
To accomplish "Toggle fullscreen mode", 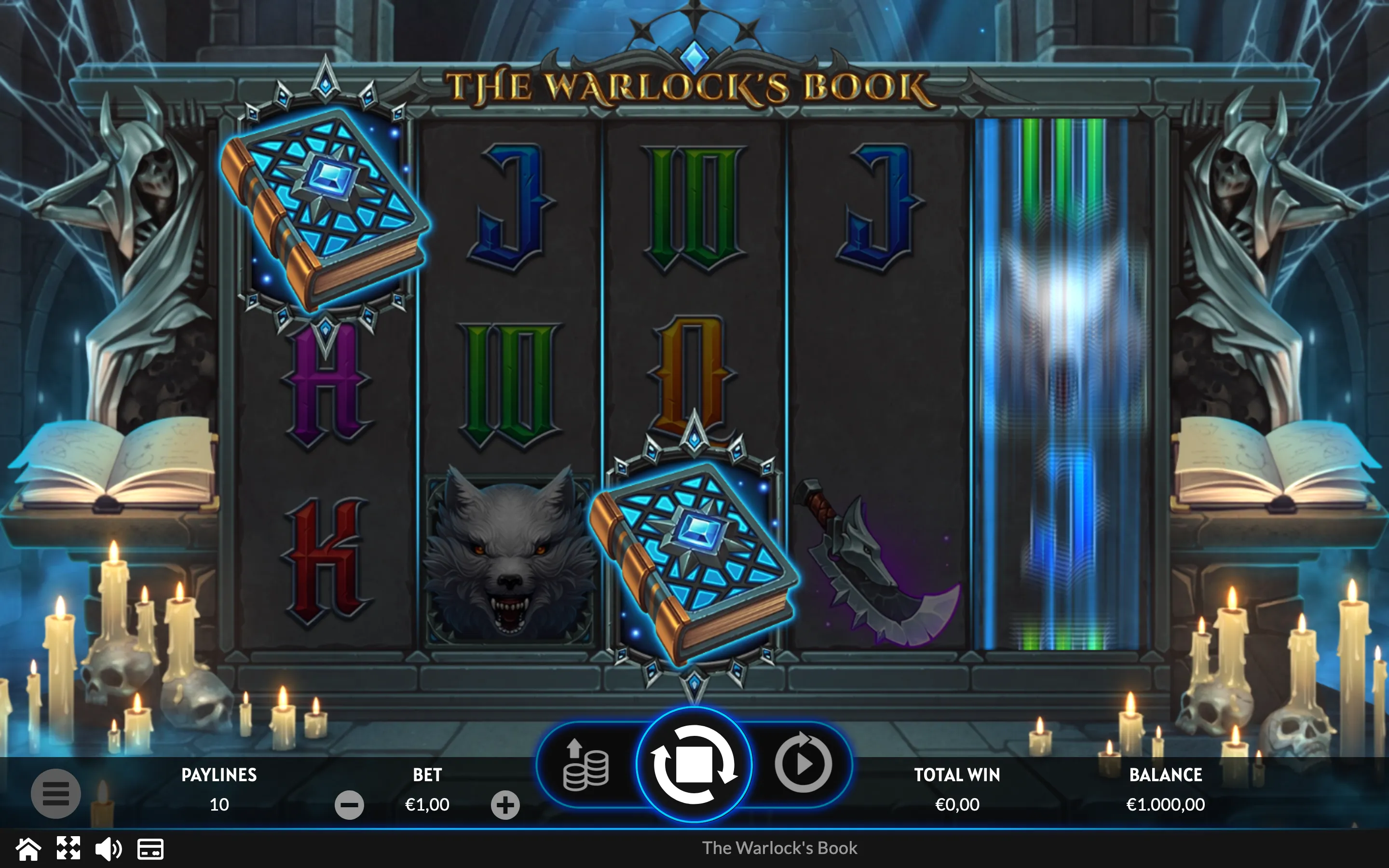I will point(68,849).
